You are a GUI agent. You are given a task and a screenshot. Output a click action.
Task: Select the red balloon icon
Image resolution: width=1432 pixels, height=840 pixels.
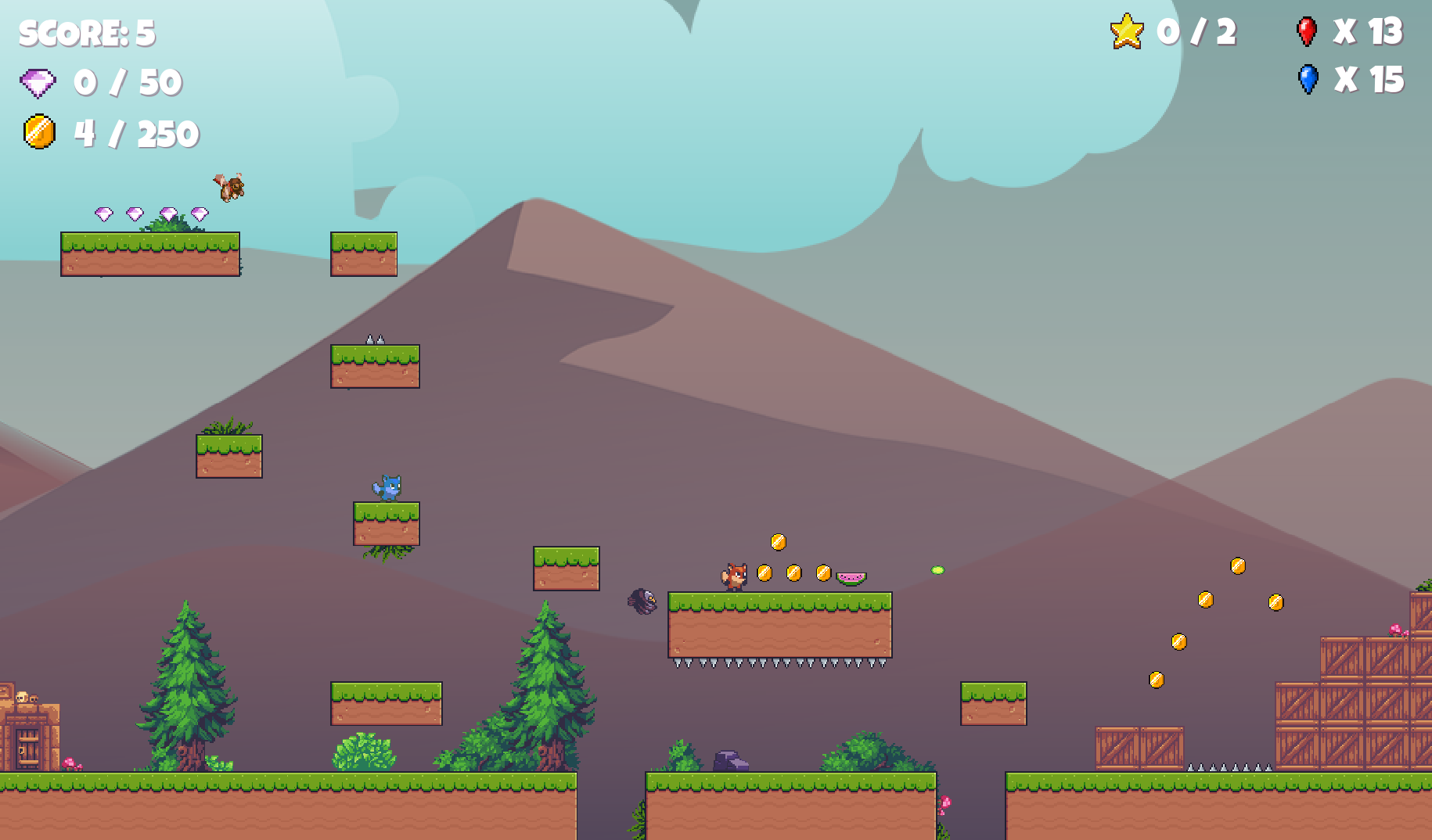pyautogui.click(x=1306, y=31)
